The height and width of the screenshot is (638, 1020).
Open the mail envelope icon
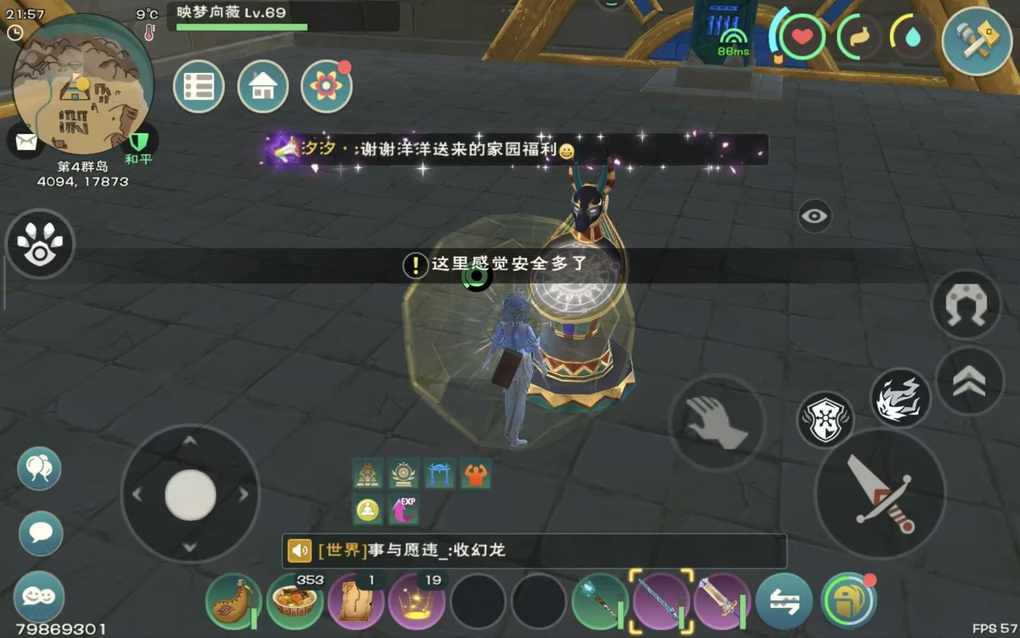pyautogui.click(x=25, y=140)
